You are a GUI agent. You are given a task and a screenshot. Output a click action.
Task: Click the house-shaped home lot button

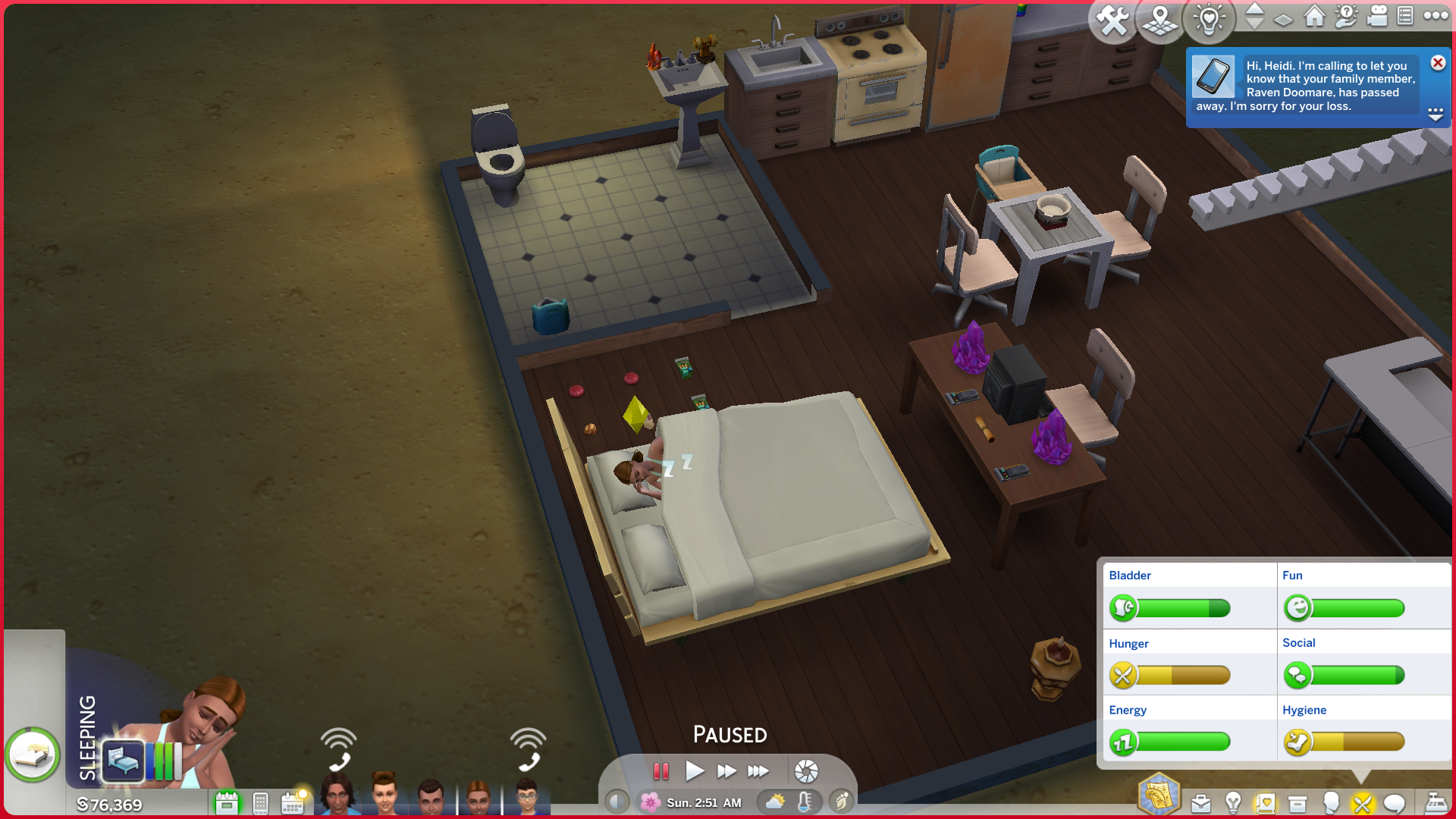(1314, 16)
